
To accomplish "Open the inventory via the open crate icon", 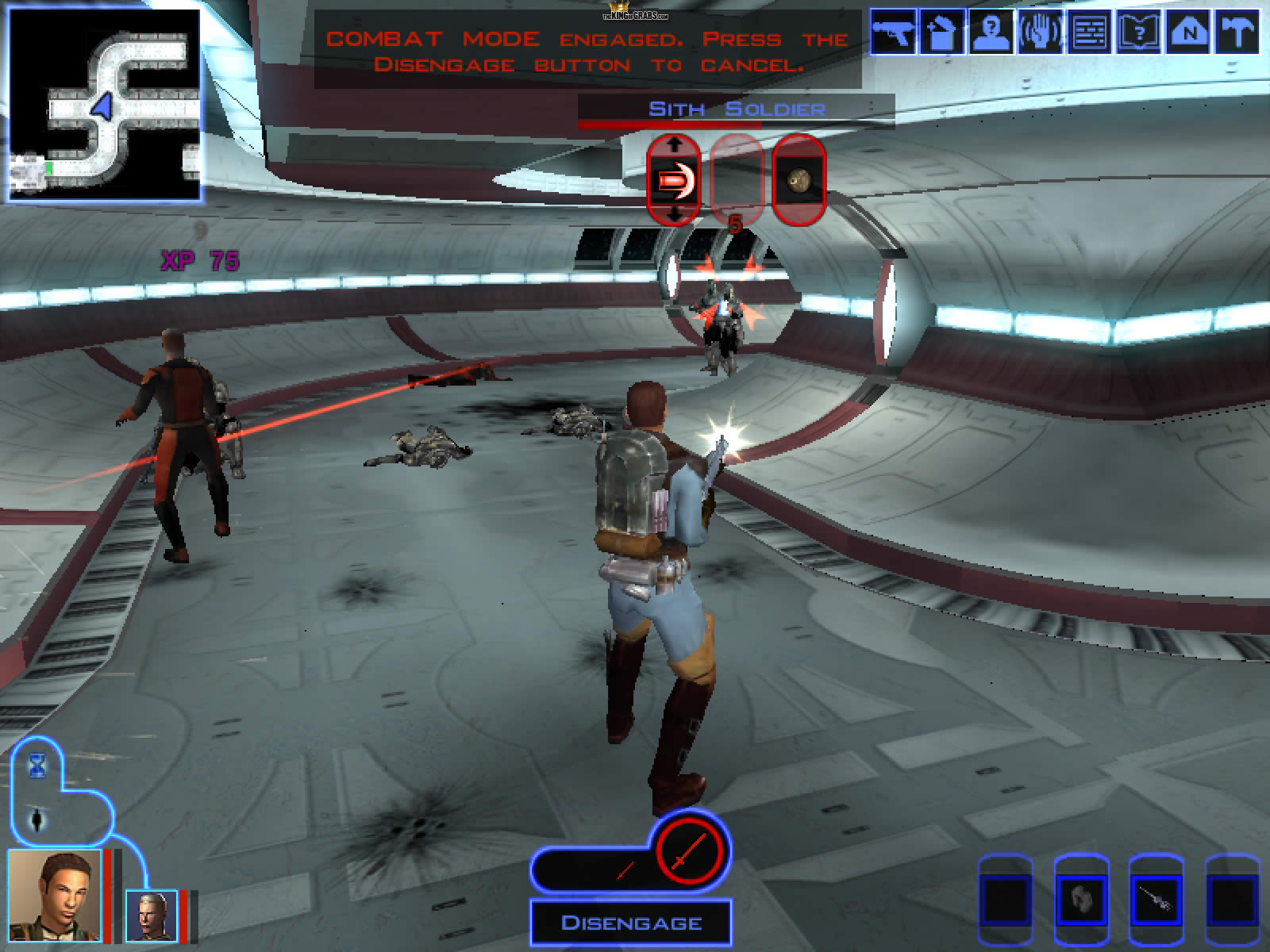I will pyautogui.click(x=941, y=32).
